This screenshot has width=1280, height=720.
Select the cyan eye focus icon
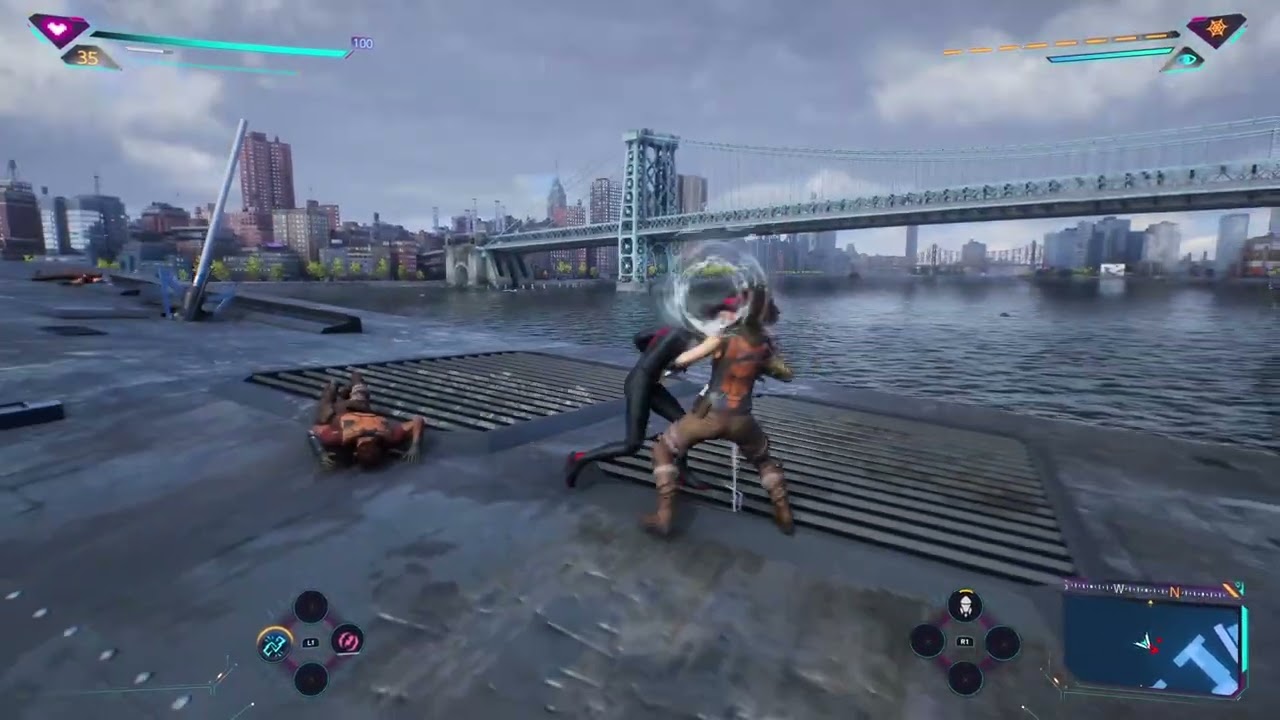1186,60
